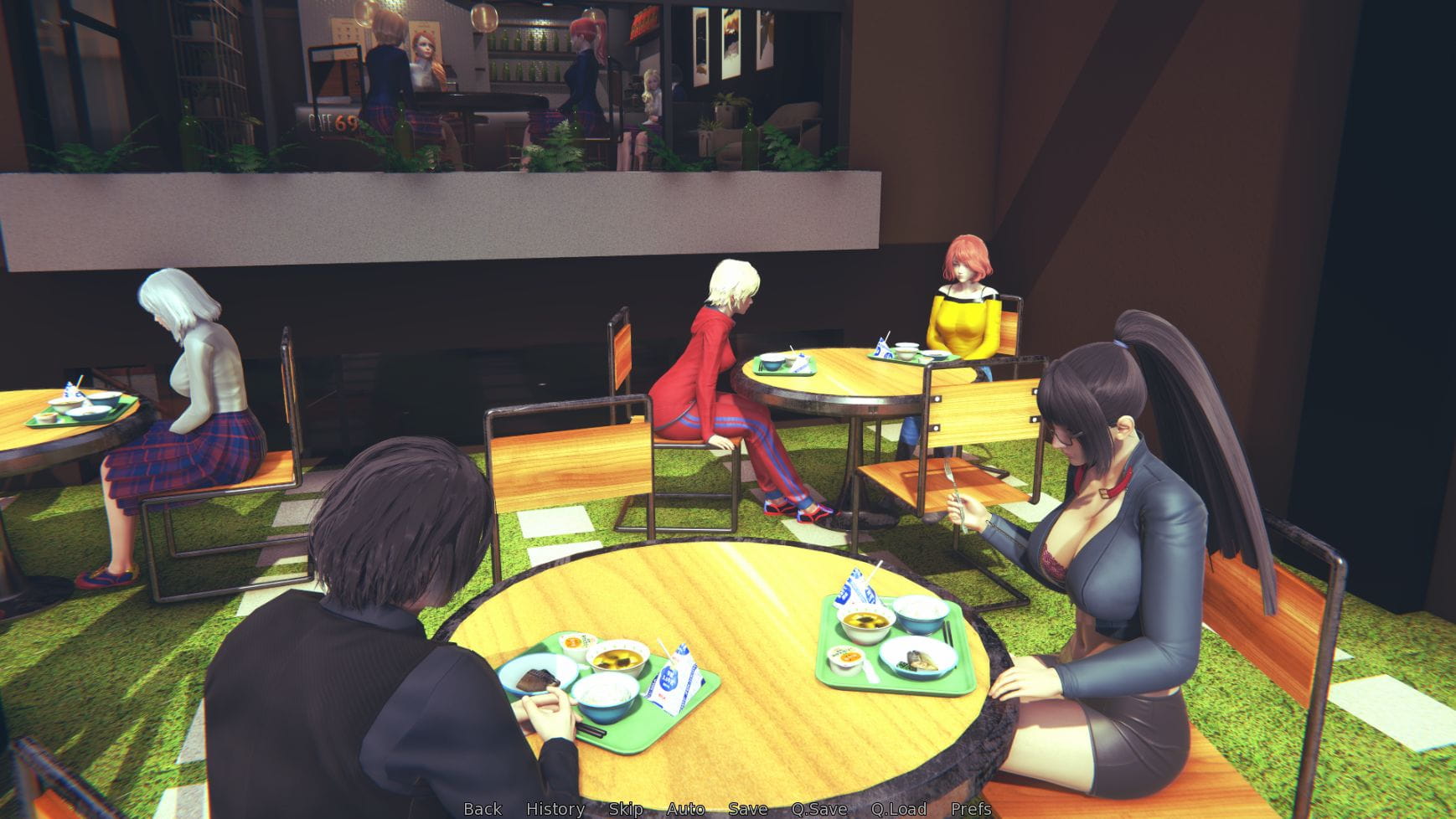Image resolution: width=1456 pixels, height=819 pixels.
Task: Click the CAFE 69 sign upstairs
Action: click(x=333, y=122)
